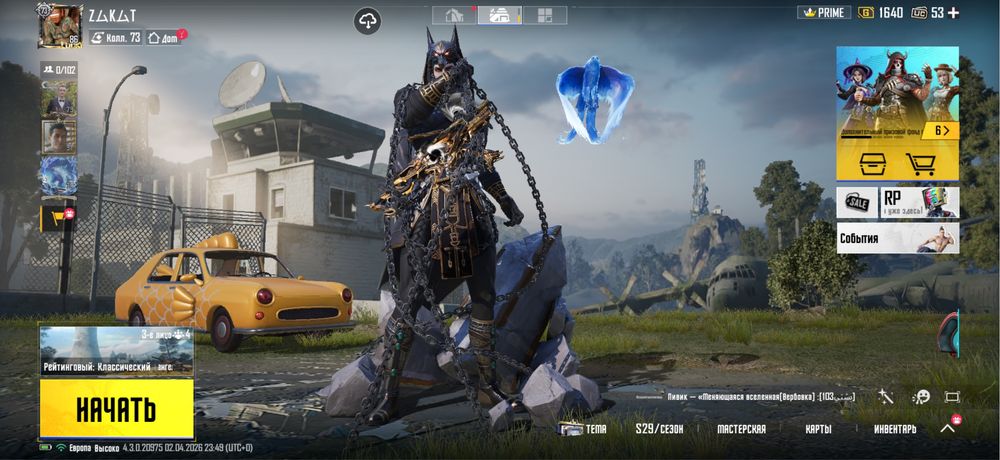1000x460 pixels.
Task: Open the ТЕМА theme menu
Action: pyautogui.click(x=583, y=429)
